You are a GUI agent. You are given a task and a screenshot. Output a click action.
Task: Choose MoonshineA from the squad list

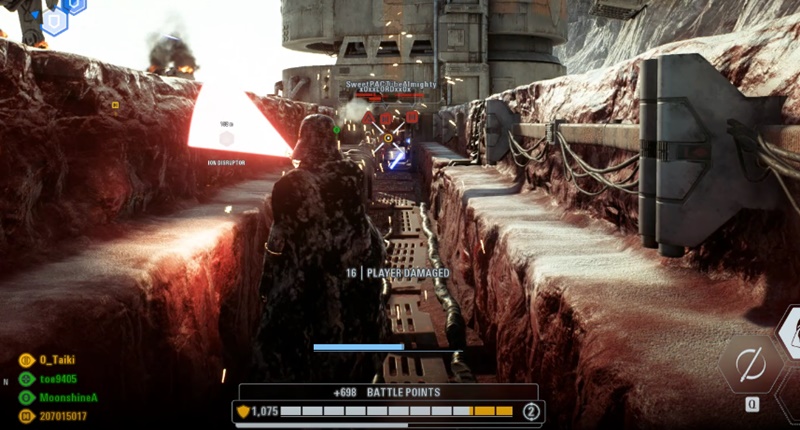pyautogui.click(x=68, y=397)
